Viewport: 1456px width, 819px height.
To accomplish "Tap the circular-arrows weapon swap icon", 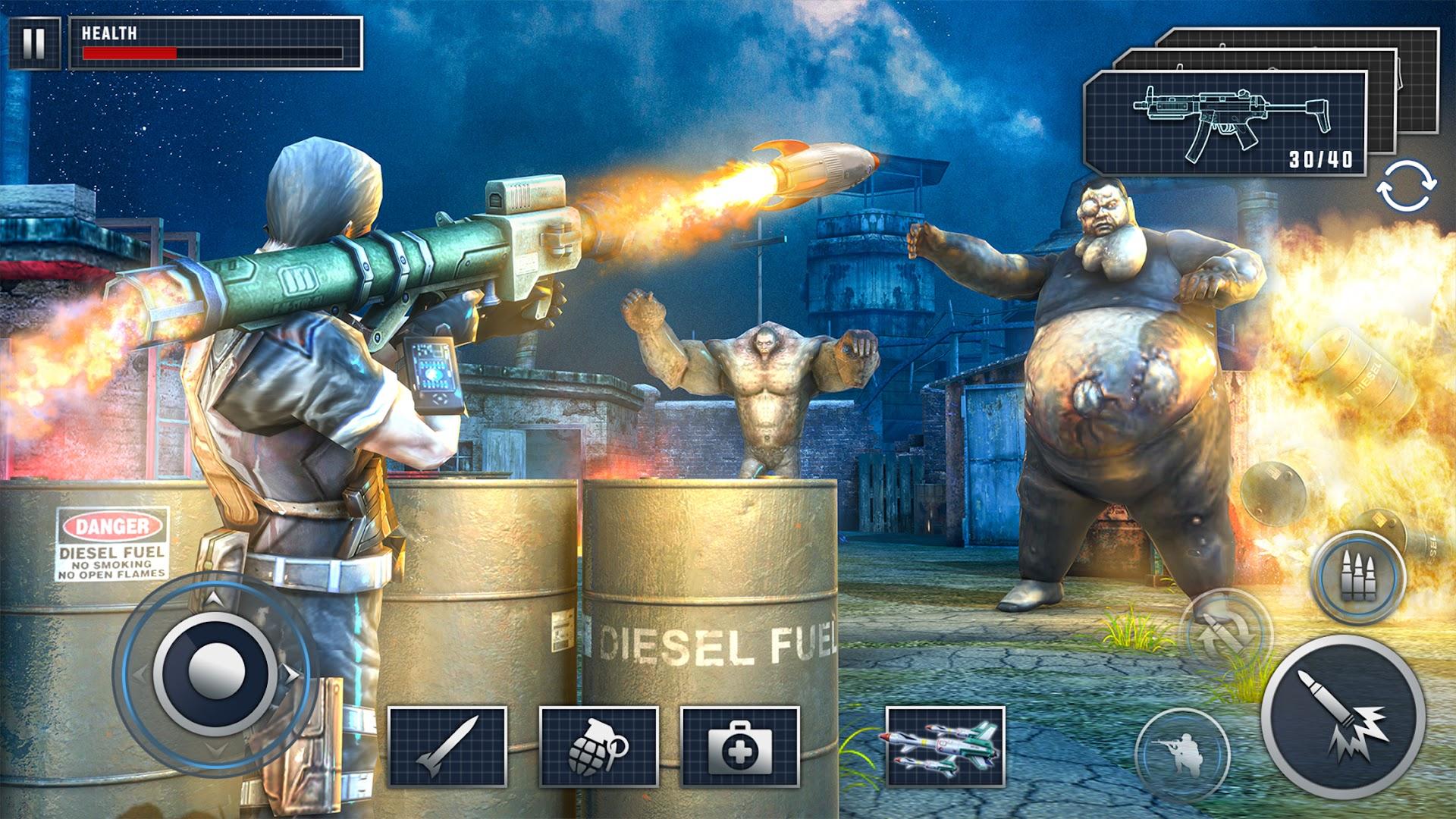I will pyautogui.click(x=1407, y=185).
